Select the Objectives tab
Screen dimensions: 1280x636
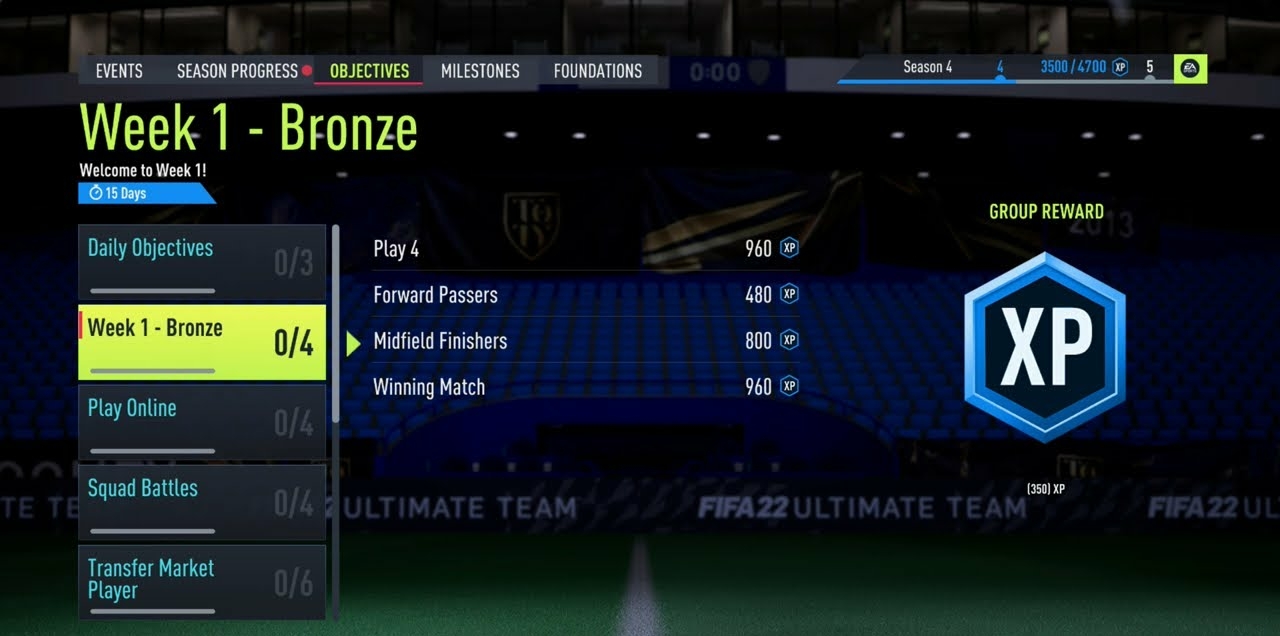pyautogui.click(x=369, y=71)
